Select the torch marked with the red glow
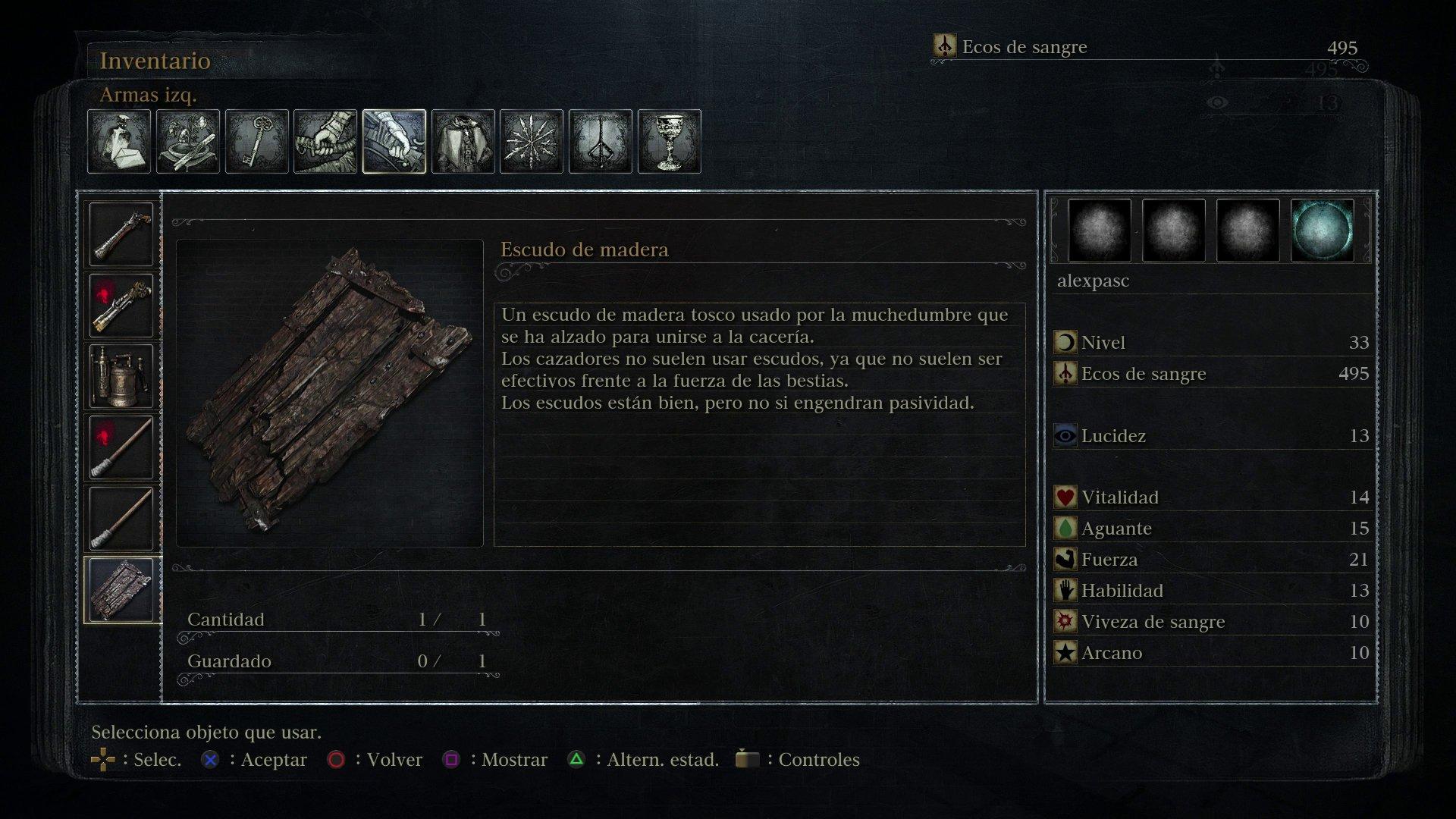This screenshot has height=819, width=1456. [121, 445]
